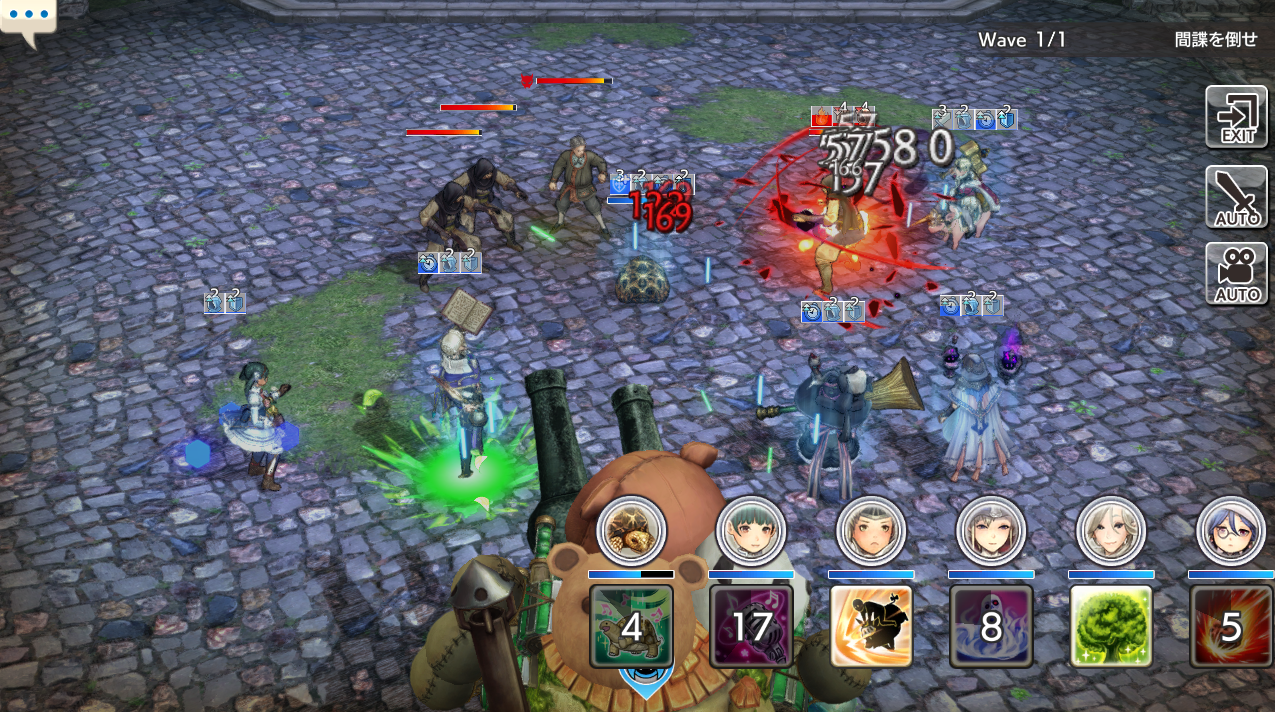
Task: Click the EXIT button
Action: pyautogui.click(x=1236, y=117)
